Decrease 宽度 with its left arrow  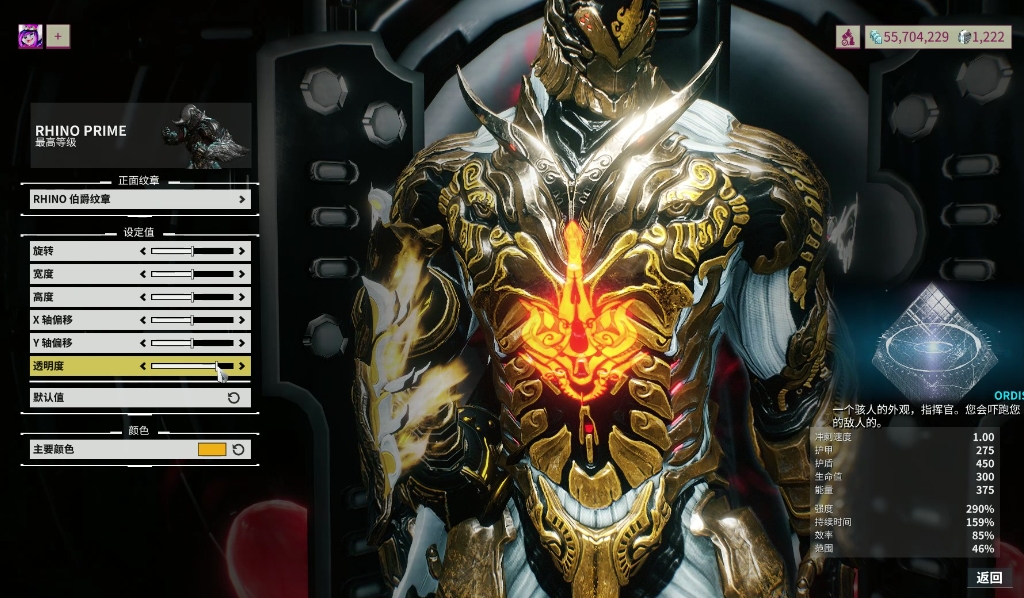coord(143,274)
